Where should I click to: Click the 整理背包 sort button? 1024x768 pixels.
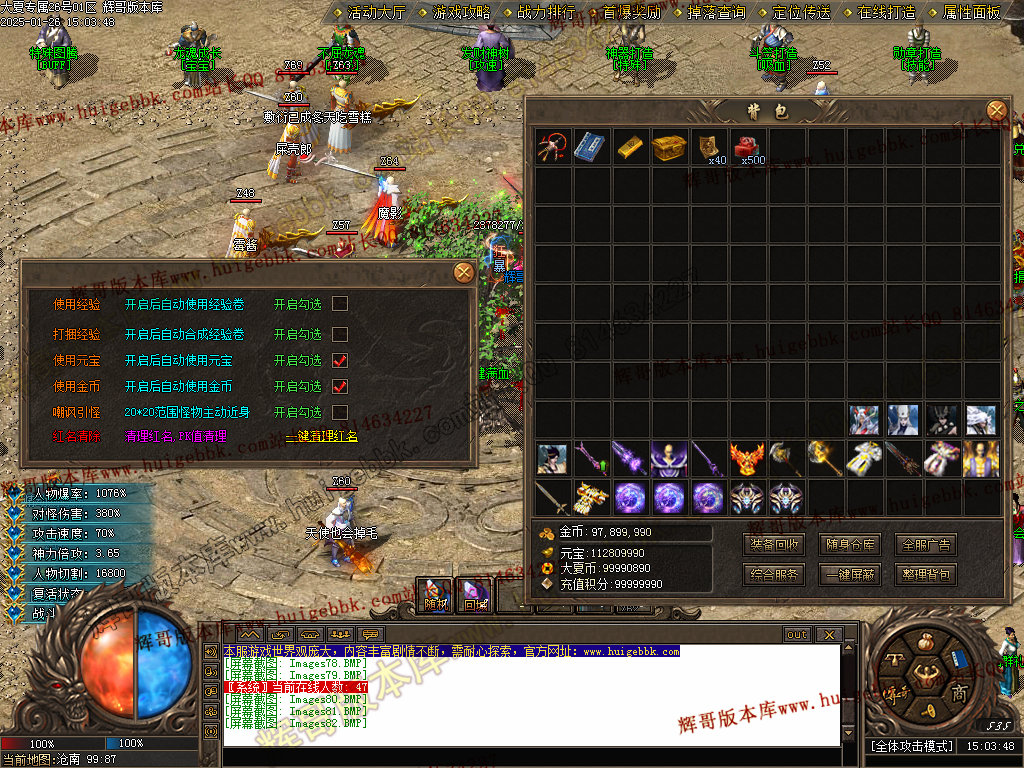click(x=925, y=575)
